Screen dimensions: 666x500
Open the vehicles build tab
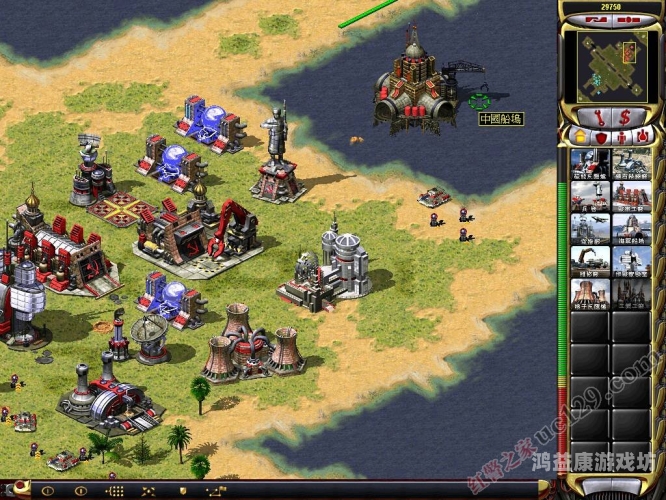coord(642,136)
